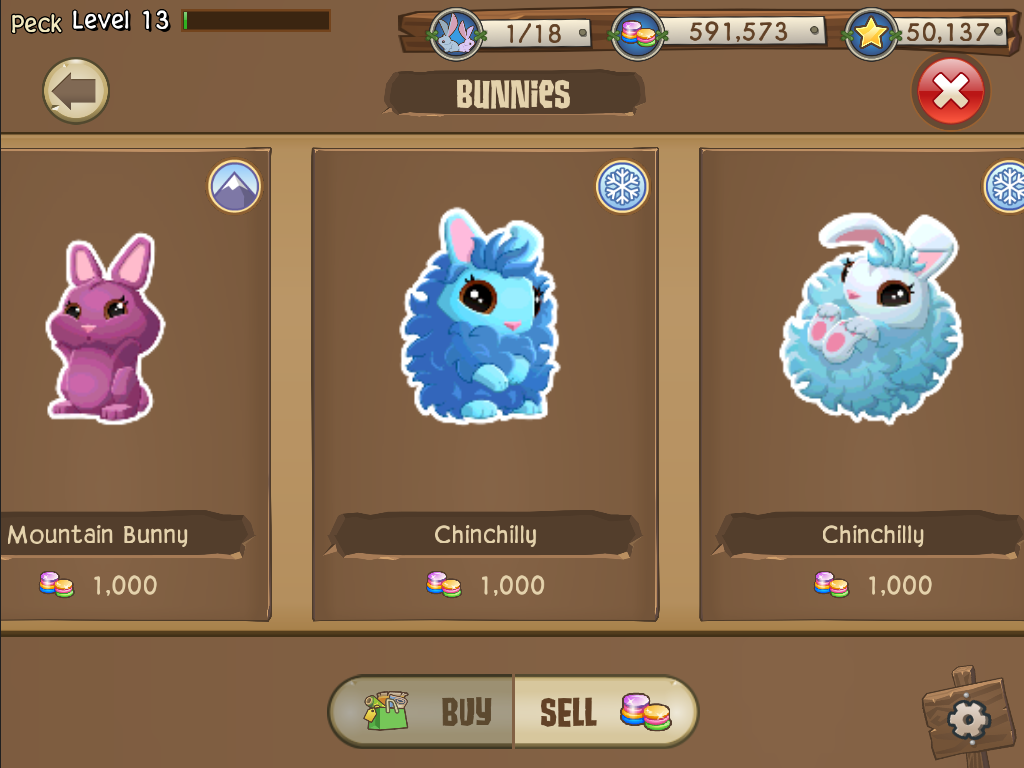Tap the gold star icon in top bar
The width and height of the screenshot is (1024, 768).
[870, 34]
